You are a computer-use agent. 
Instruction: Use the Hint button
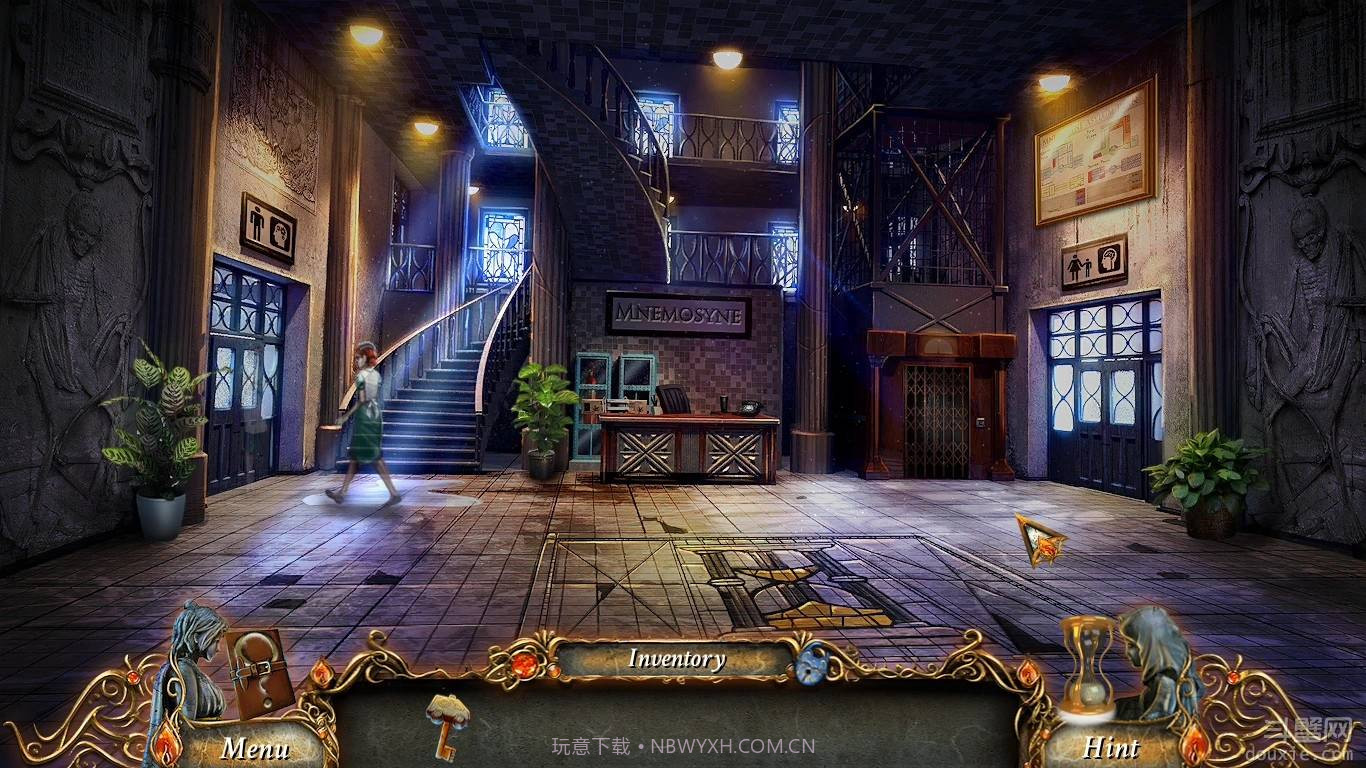point(1111,747)
